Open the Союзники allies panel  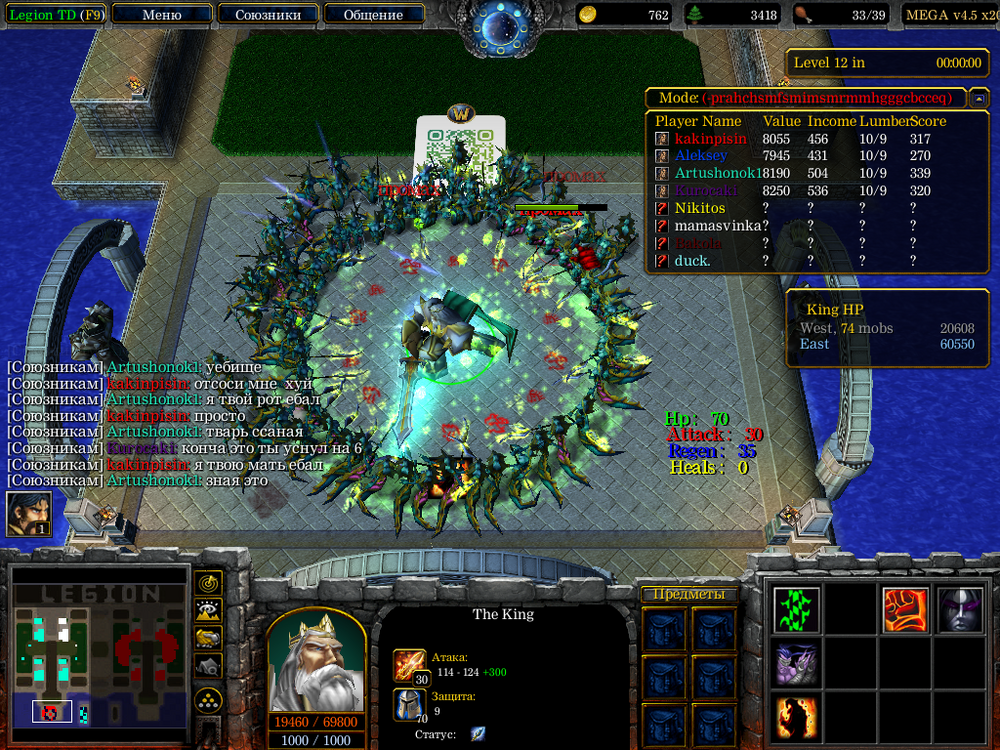click(267, 15)
